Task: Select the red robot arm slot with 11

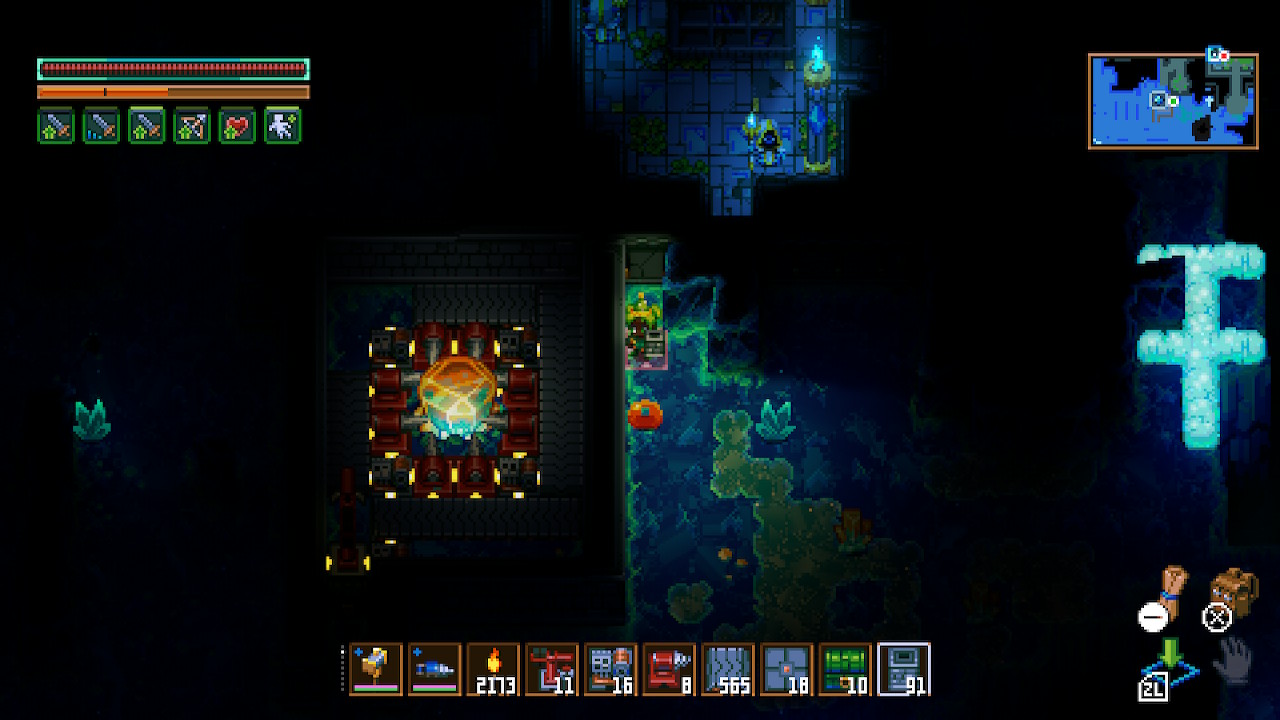Action: 552,668
